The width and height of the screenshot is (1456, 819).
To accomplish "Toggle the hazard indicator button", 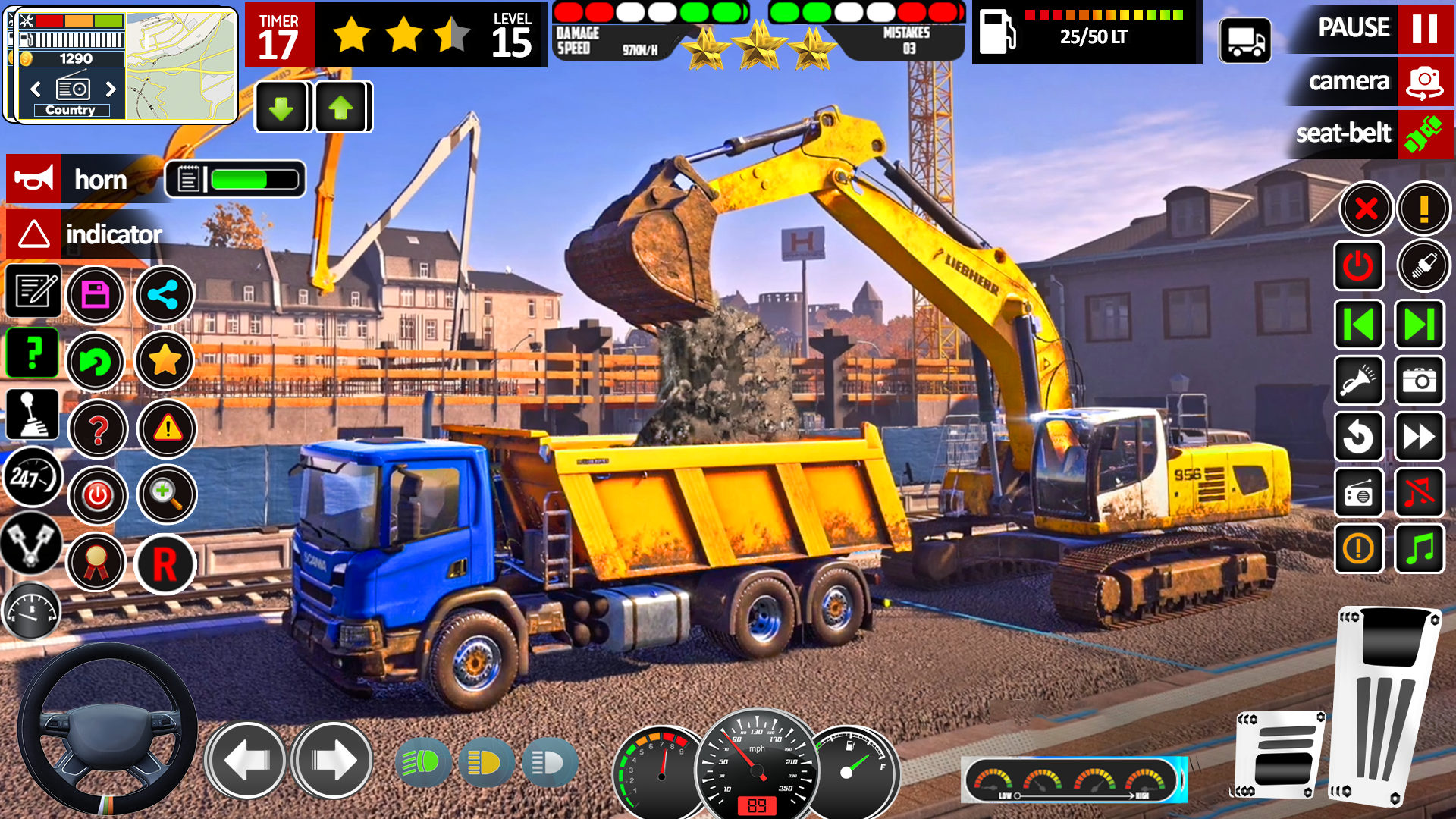I will click(x=34, y=234).
